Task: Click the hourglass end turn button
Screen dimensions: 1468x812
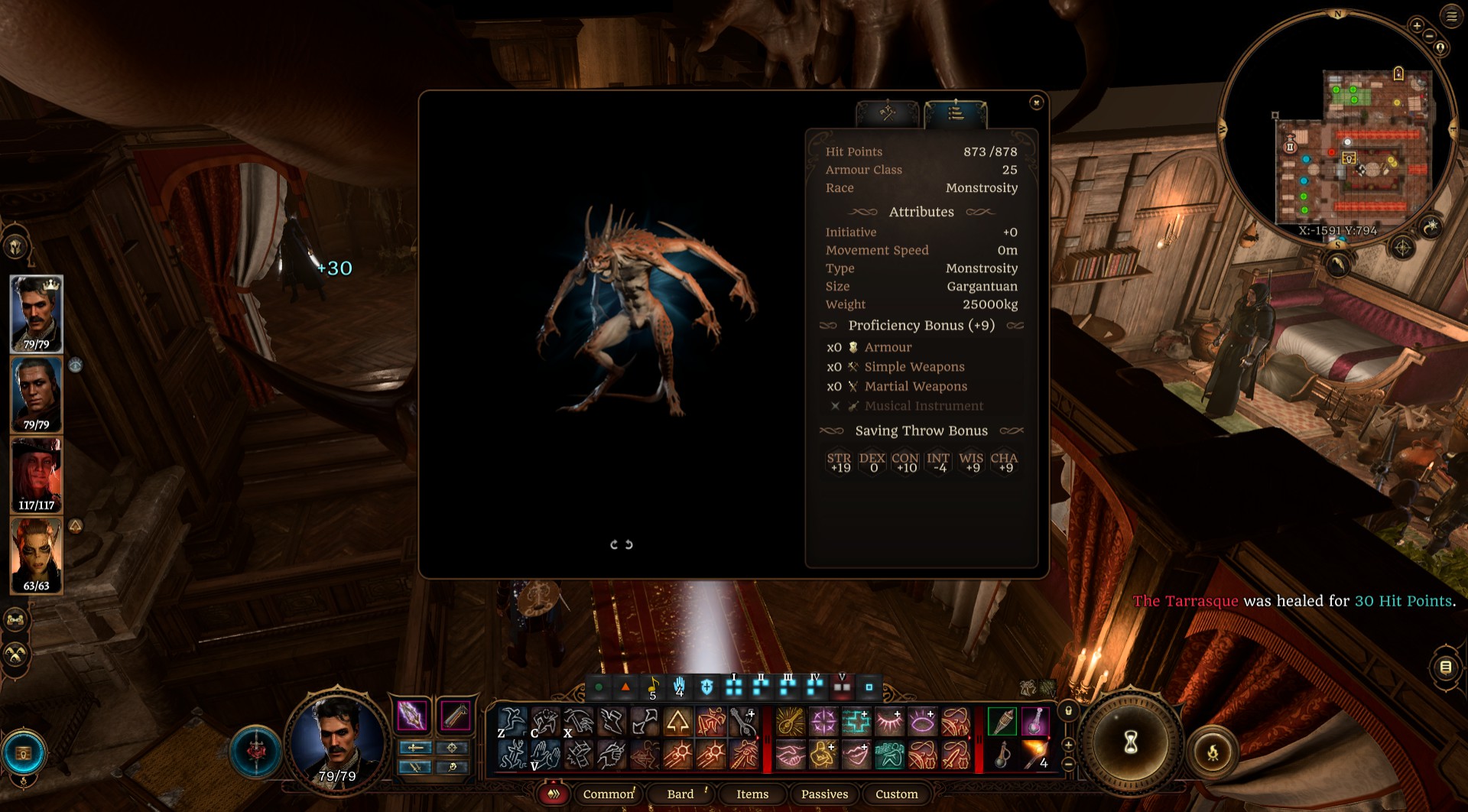Action: (1130, 742)
